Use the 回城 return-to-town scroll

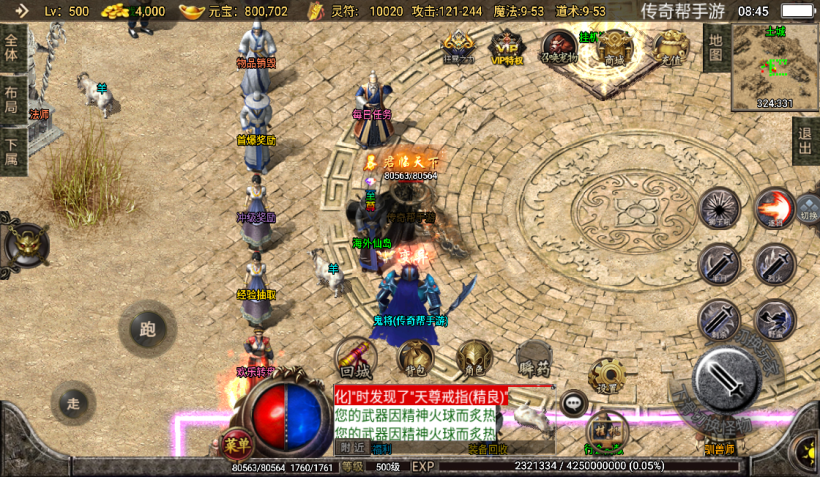click(355, 357)
